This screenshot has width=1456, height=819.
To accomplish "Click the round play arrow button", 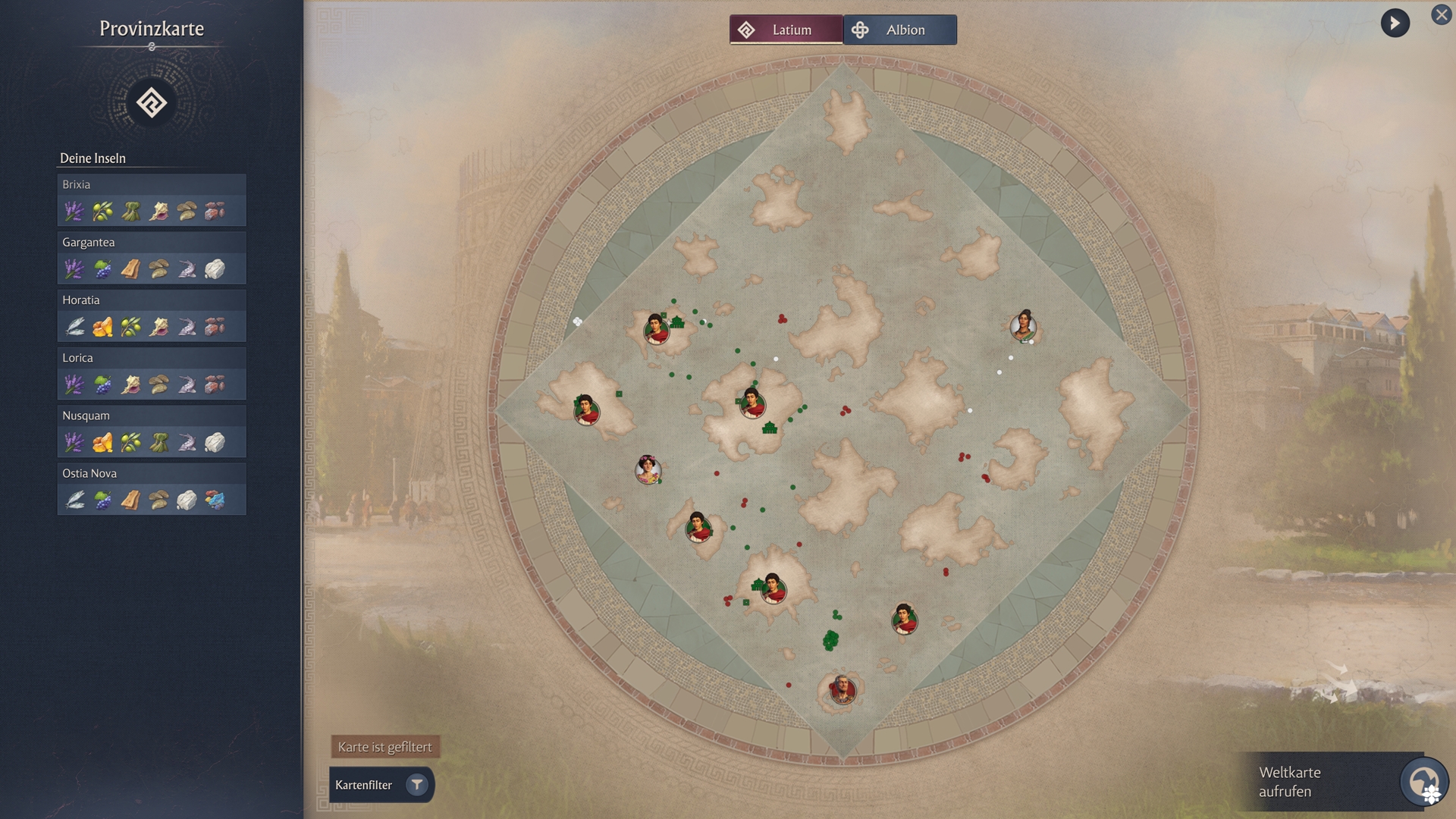I will (x=1395, y=24).
